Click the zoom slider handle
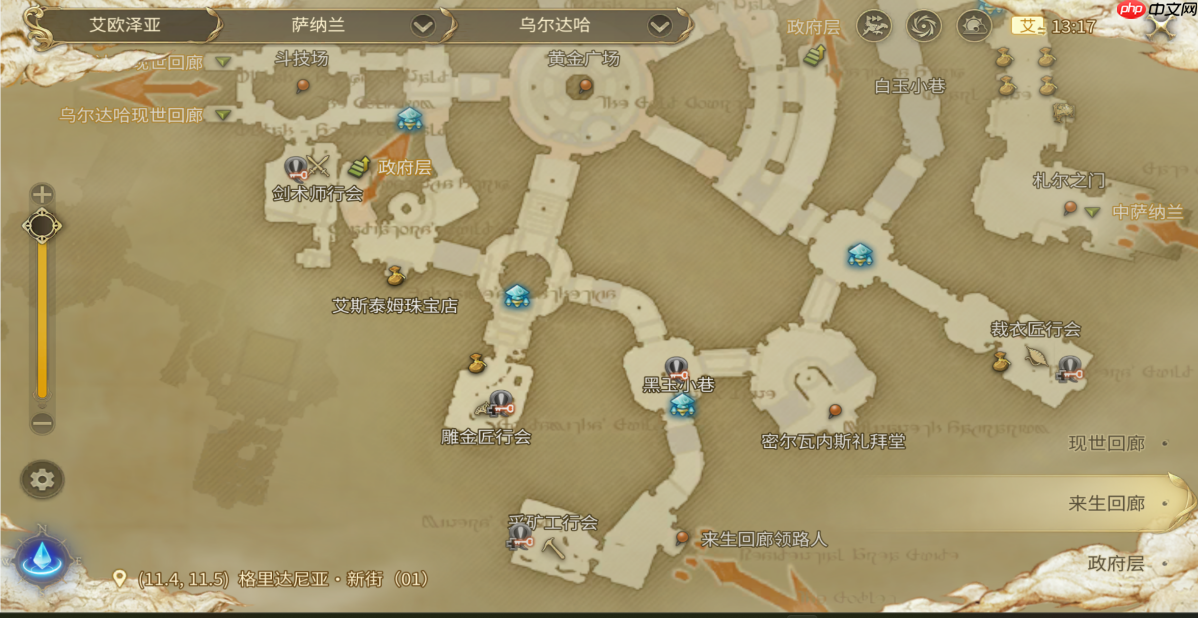This screenshot has width=1198, height=618. (x=42, y=227)
